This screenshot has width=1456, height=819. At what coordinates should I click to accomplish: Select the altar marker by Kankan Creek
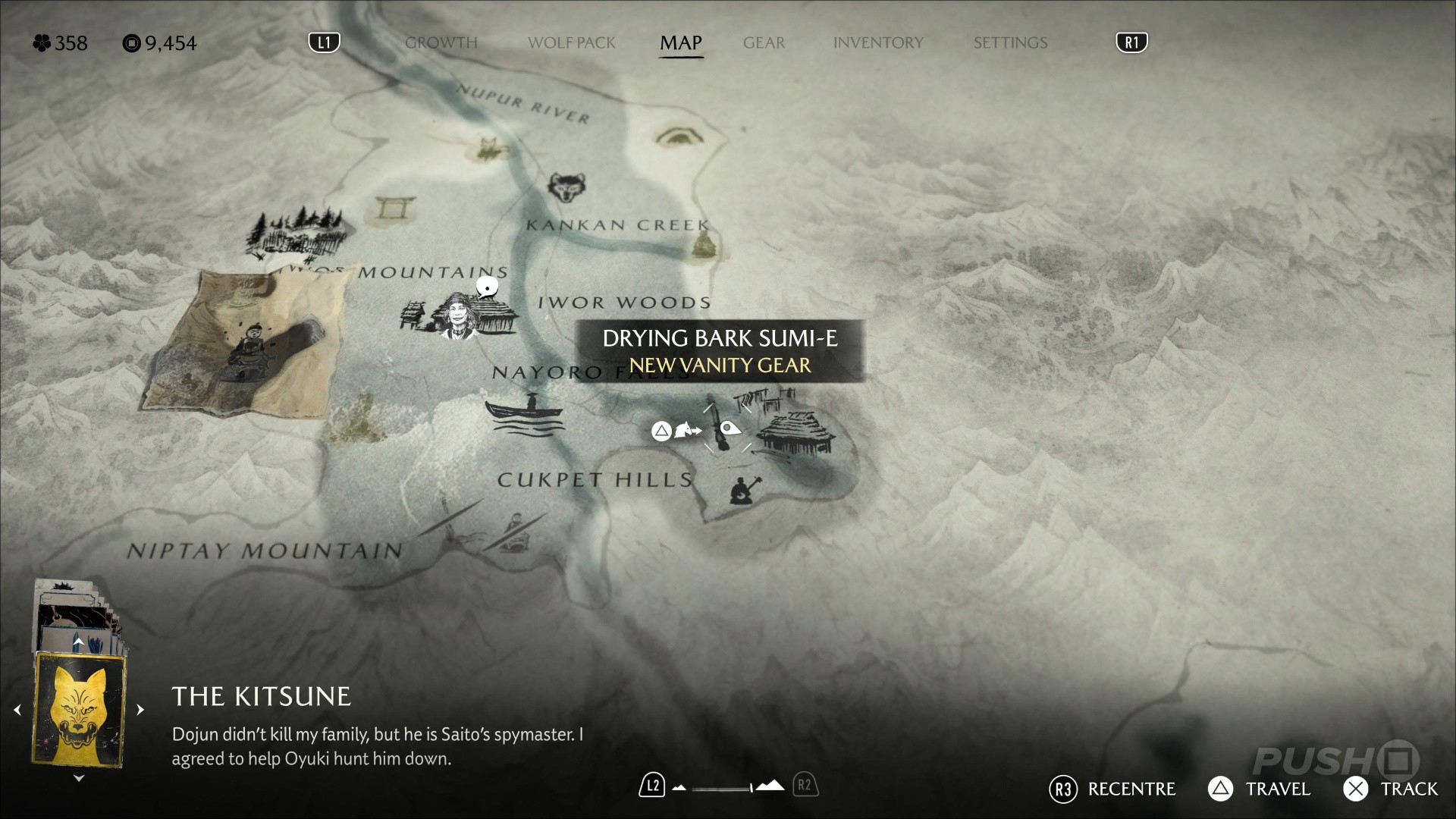(x=703, y=244)
